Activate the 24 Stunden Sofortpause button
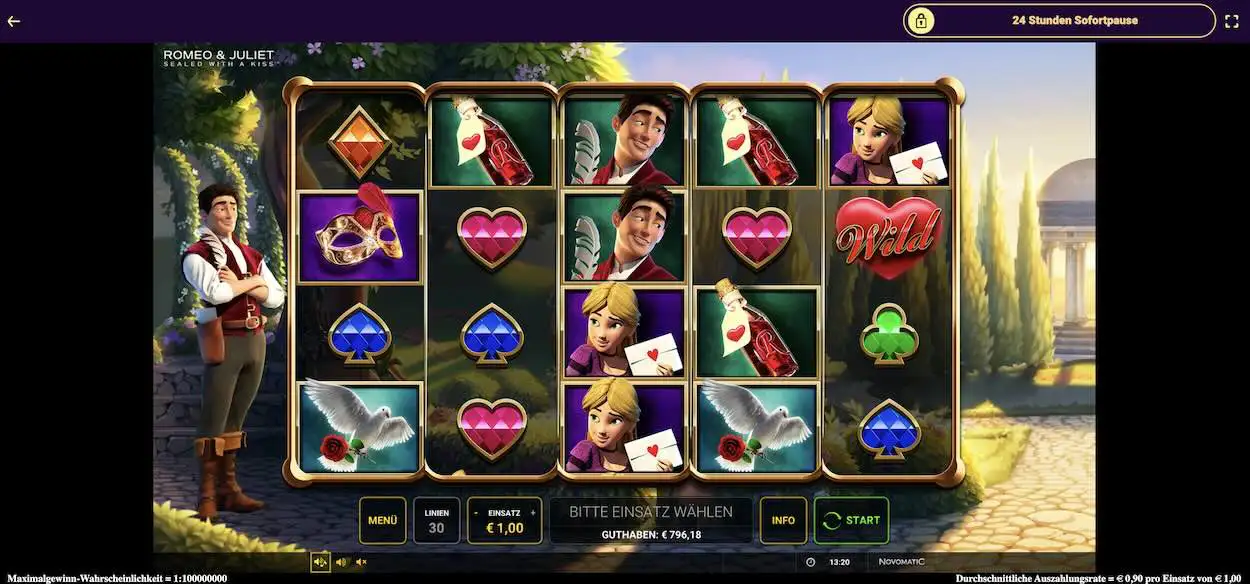Image resolution: width=1250 pixels, height=584 pixels. click(x=1059, y=20)
